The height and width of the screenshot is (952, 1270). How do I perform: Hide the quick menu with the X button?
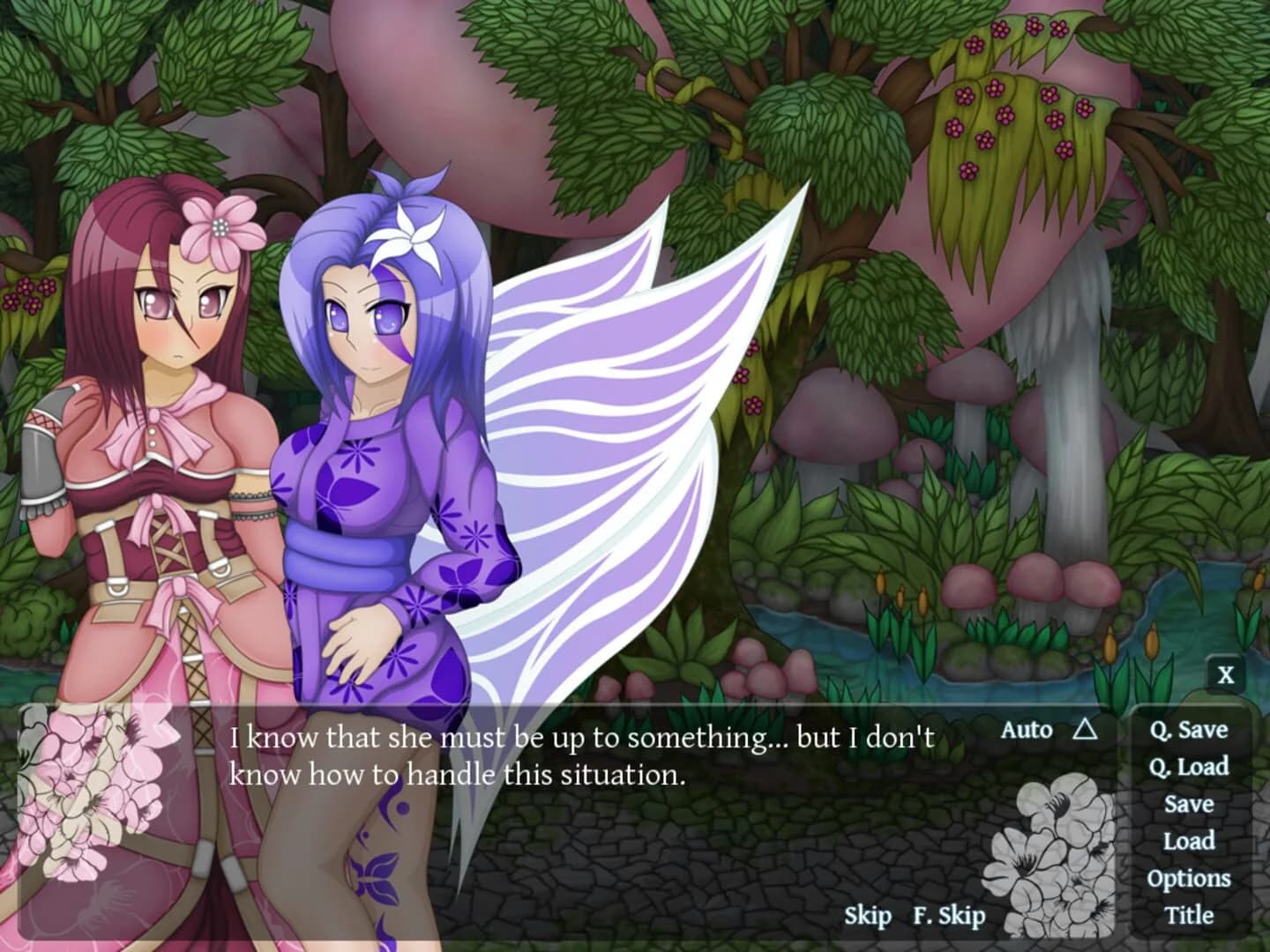tap(1226, 675)
